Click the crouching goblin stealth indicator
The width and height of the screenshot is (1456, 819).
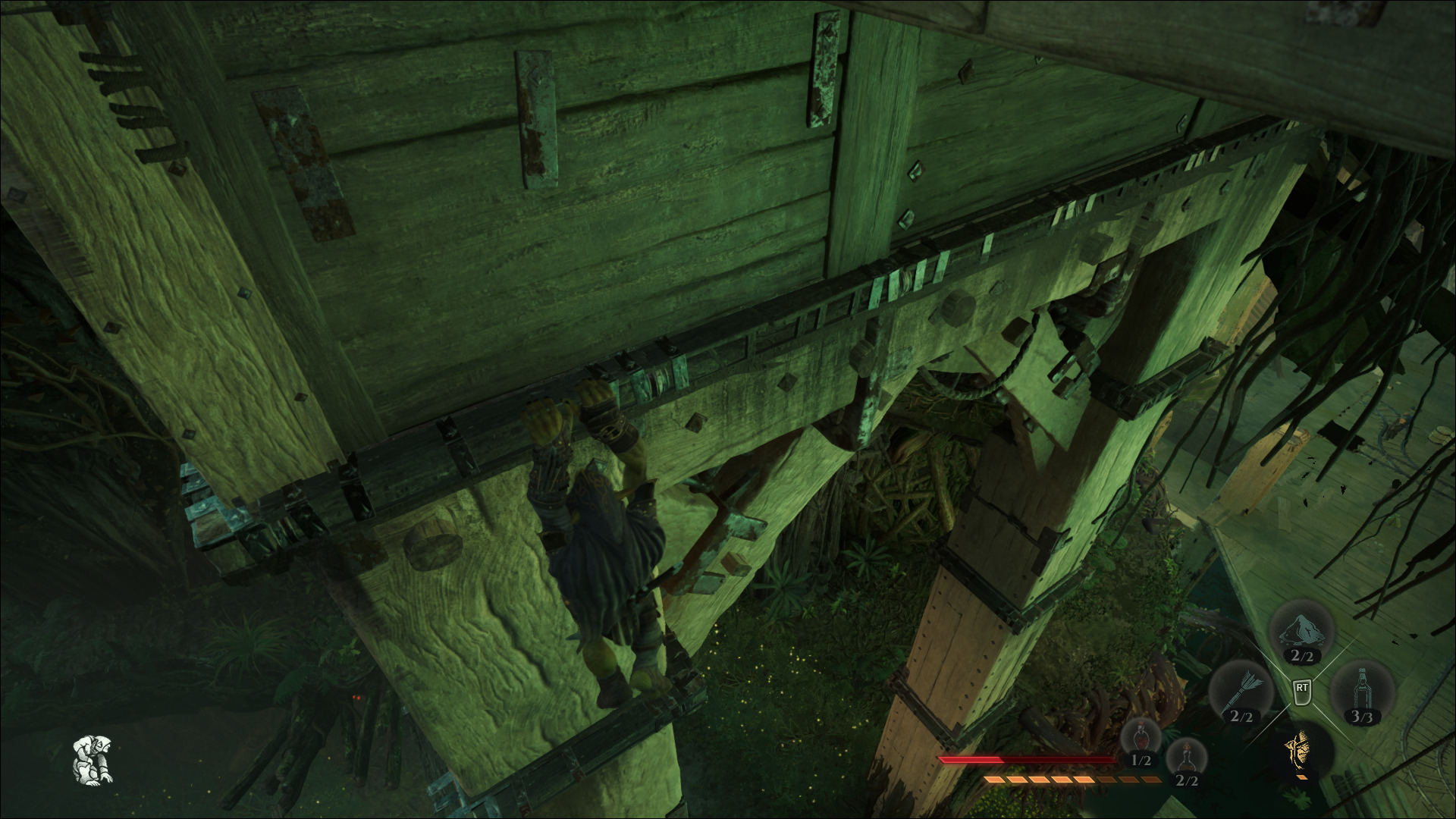pyautogui.click(x=93, y=759)
